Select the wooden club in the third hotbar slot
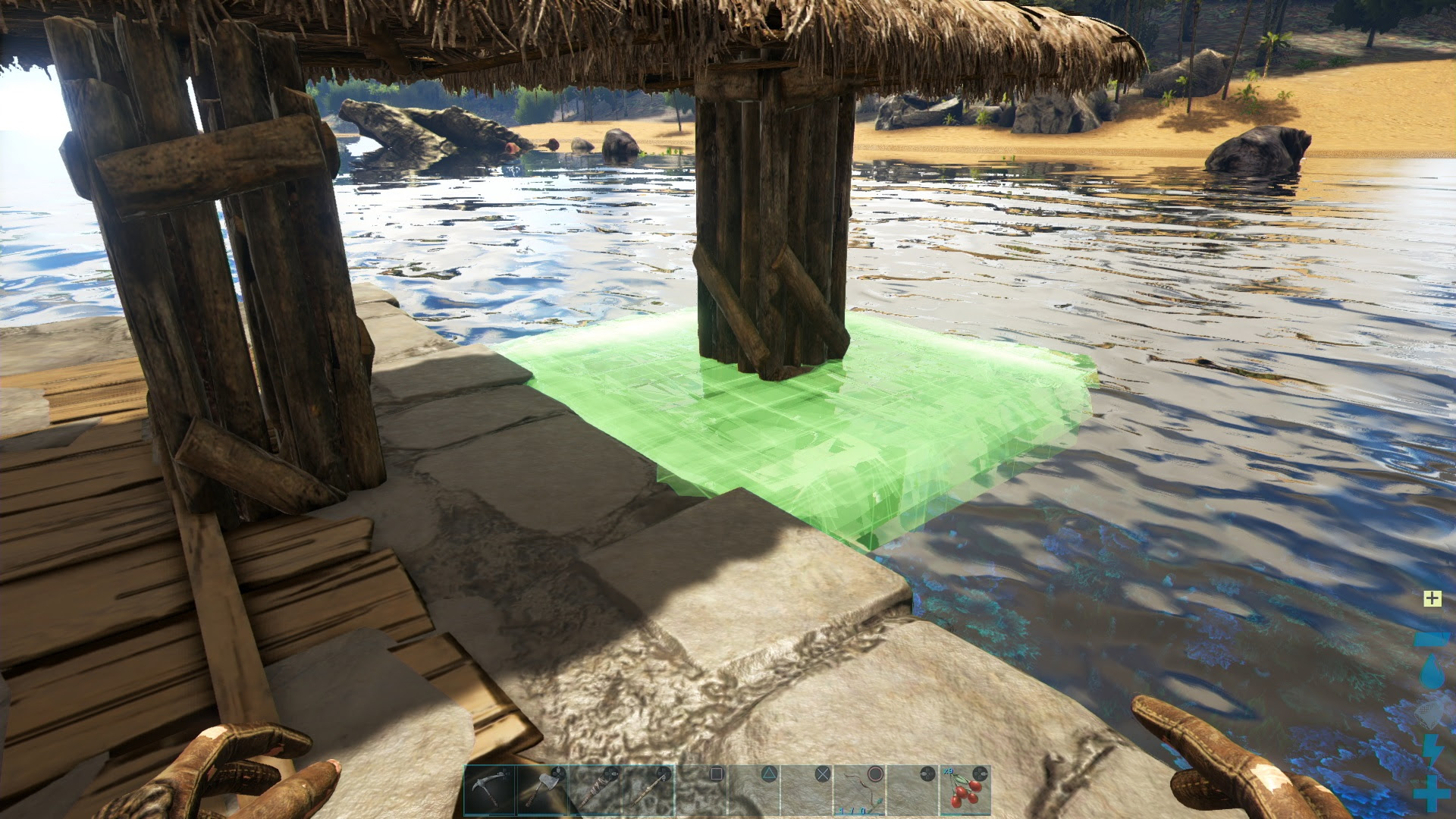This screenshot has width=1456, height=819. [595, 789]
